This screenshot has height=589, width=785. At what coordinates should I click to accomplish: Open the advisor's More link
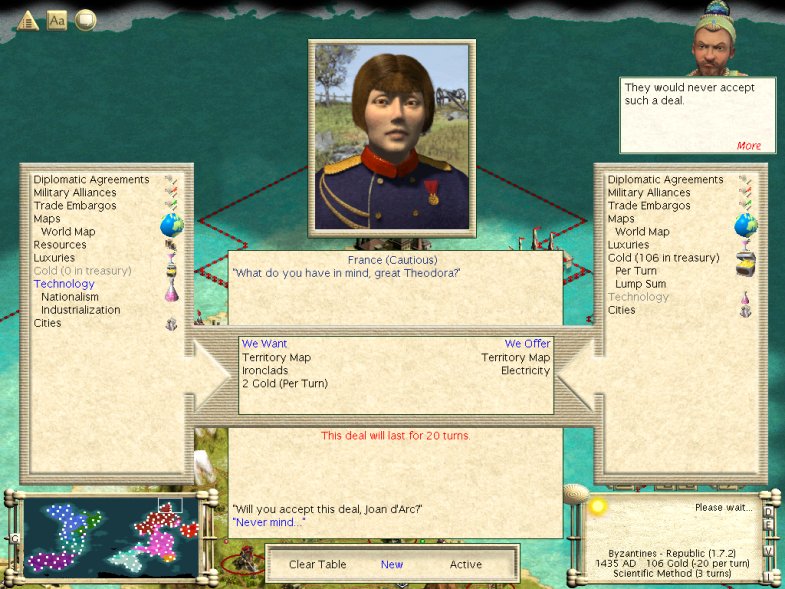[748, 146]
